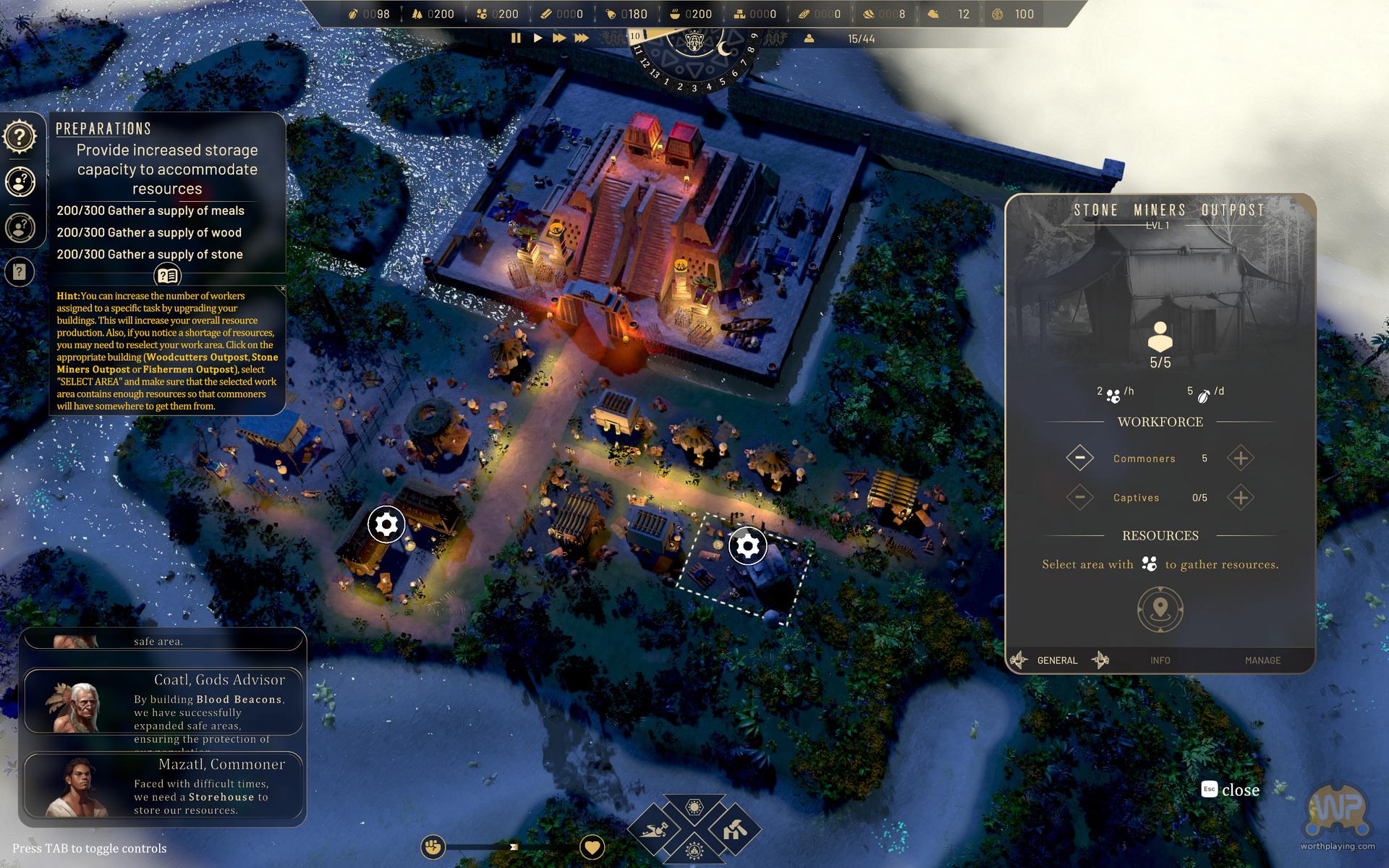Open the shovel digging tool menu
This screenshot has height=868, width=1389.
click(654, 829)
